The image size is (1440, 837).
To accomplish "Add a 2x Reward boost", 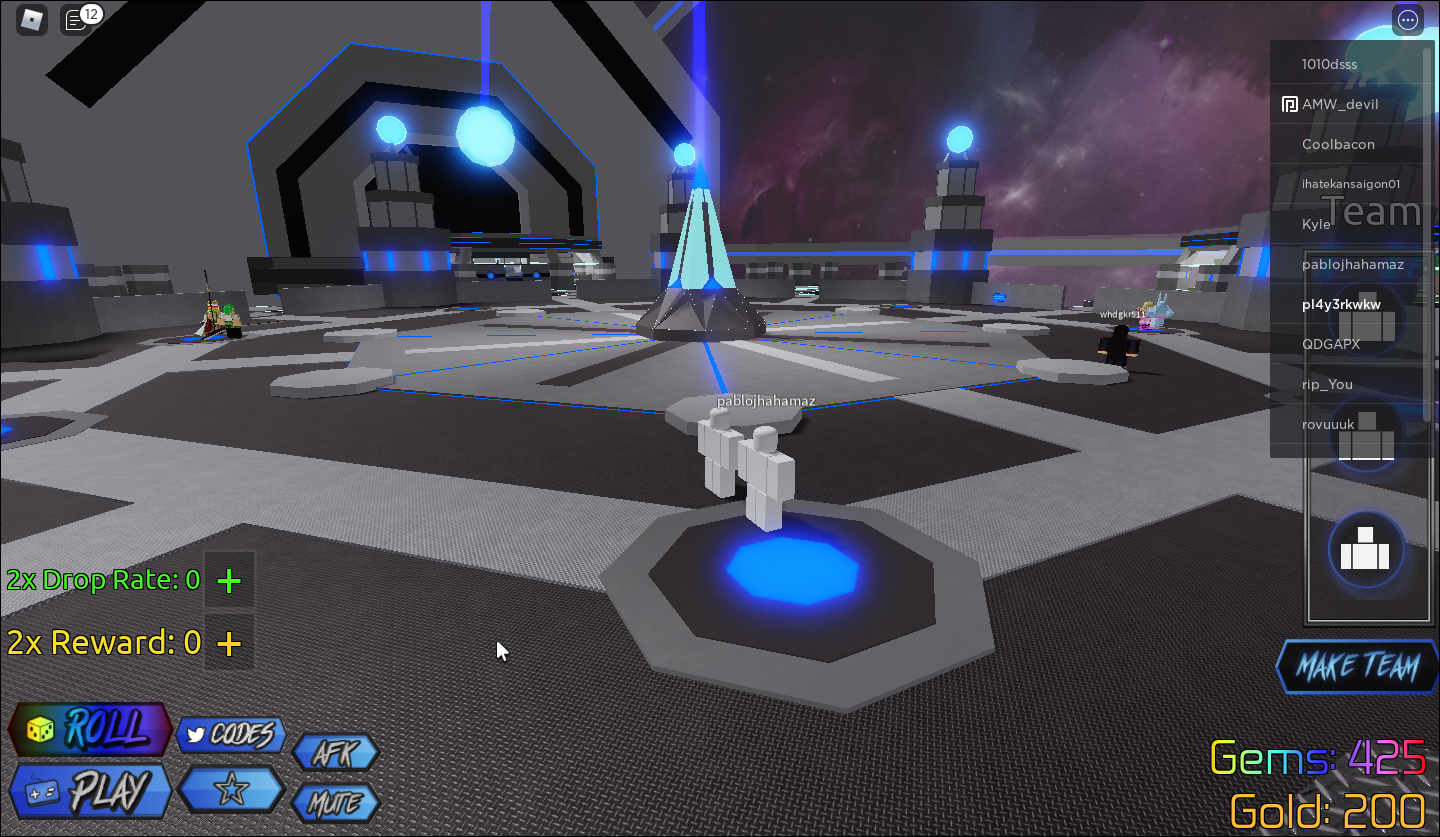I will [x=229, y=643].
